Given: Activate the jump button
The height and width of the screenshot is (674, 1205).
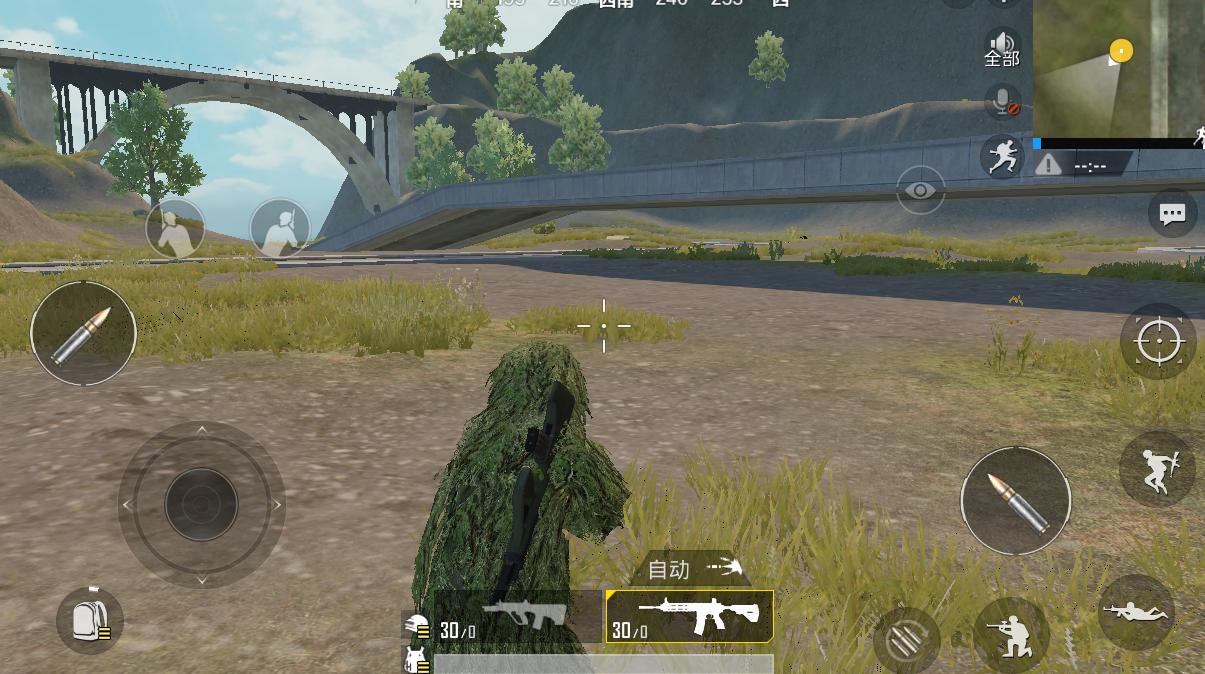Looking at the screenshot, I should pos(1158,469).
